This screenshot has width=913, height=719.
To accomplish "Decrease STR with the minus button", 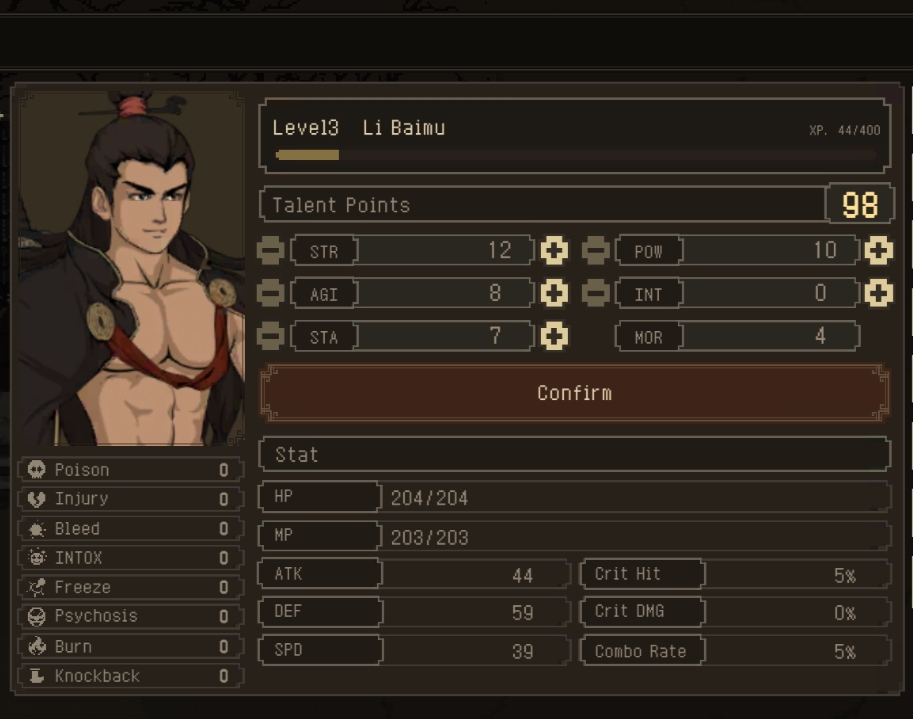I will [x=270, y=250].
